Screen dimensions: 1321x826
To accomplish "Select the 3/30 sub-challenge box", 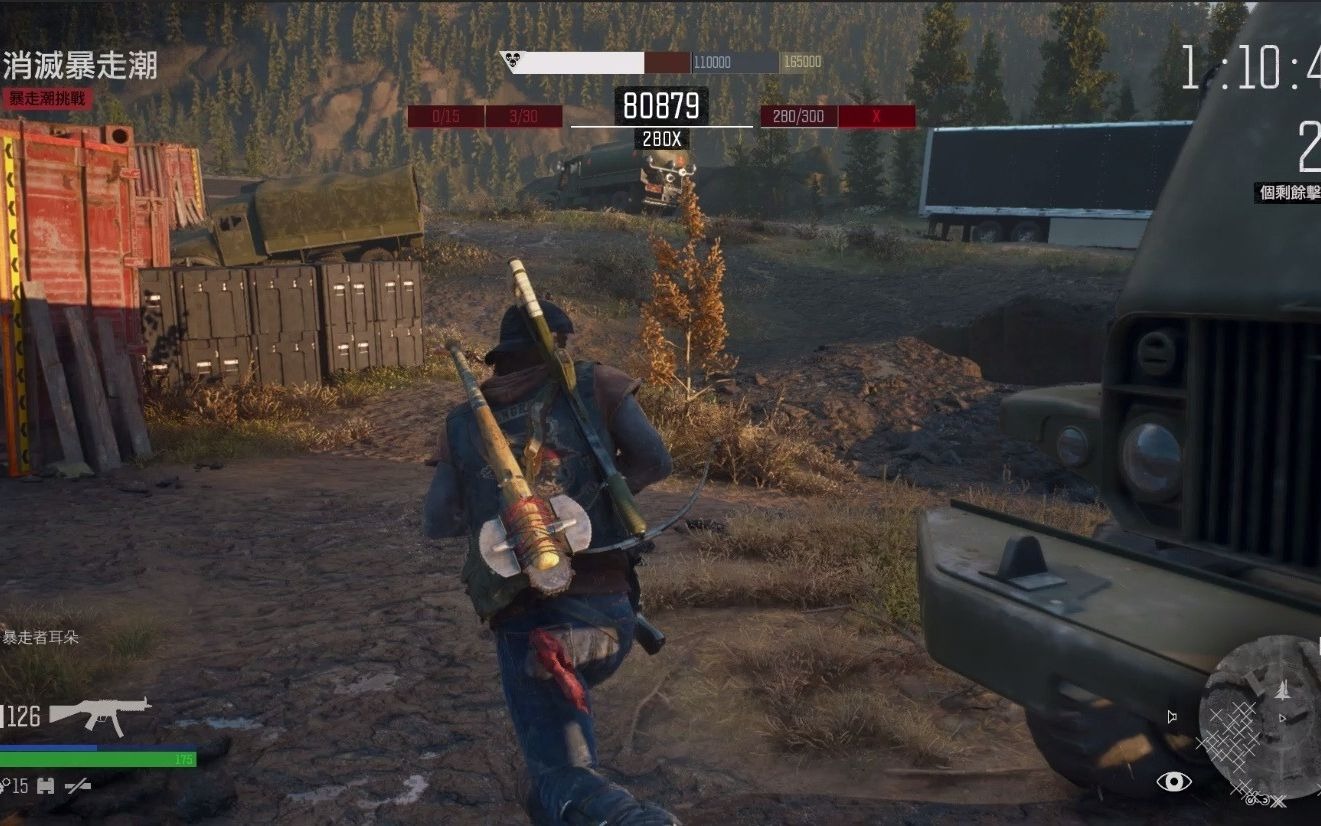I will [523, 116].
